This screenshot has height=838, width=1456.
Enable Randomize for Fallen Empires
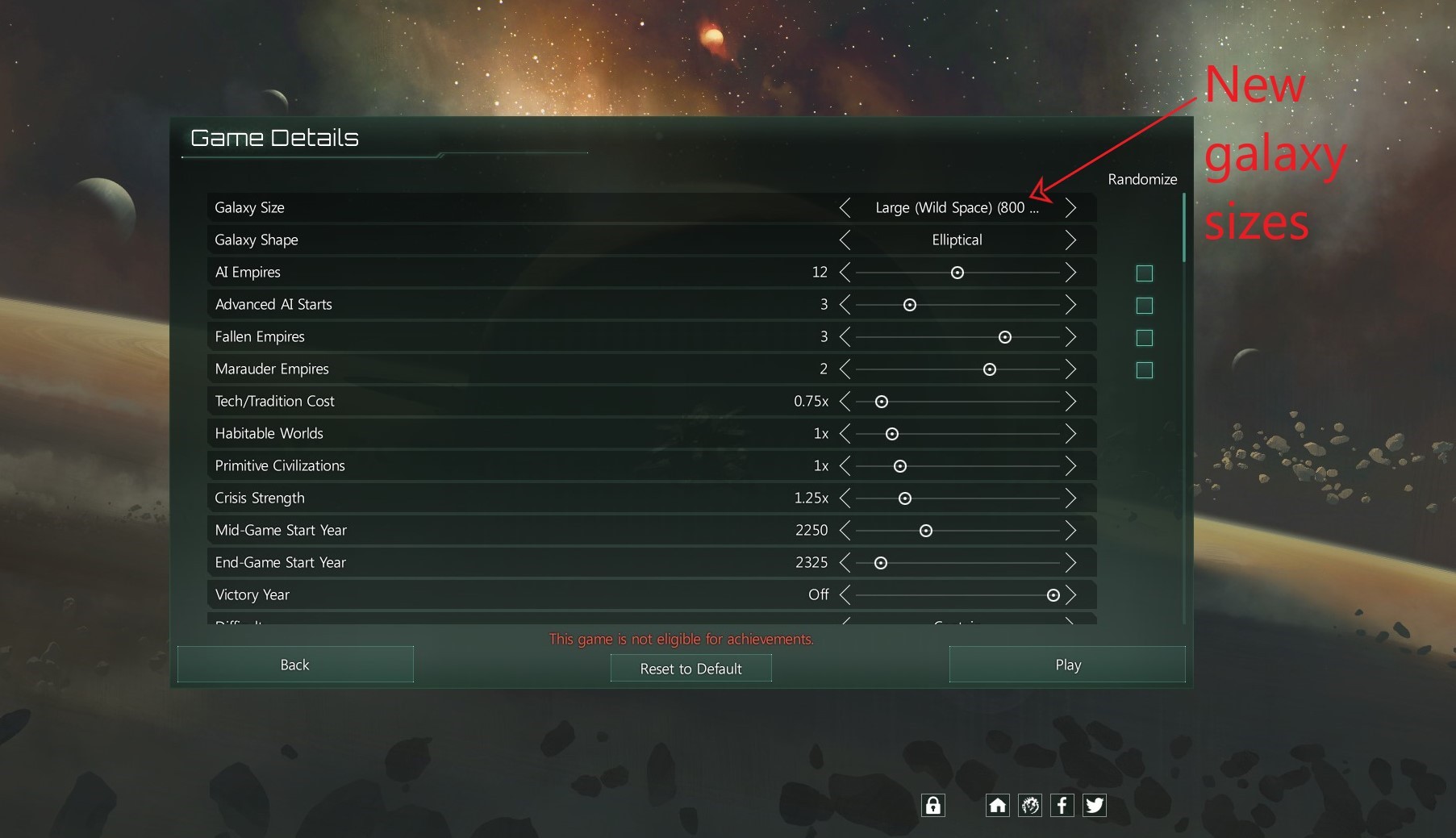point(1144,338)
